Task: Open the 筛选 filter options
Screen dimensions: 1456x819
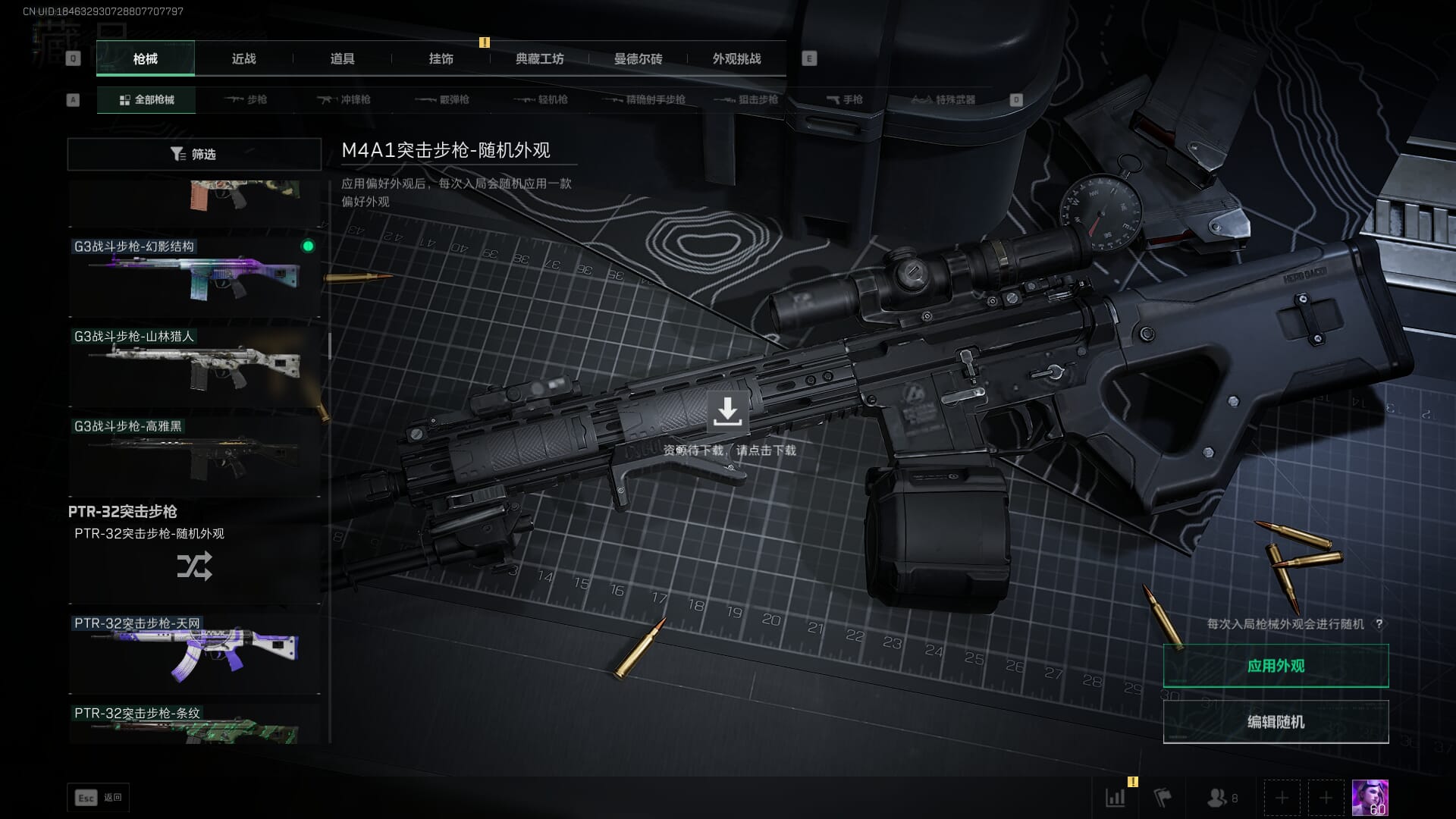Action: coord(194,154)
